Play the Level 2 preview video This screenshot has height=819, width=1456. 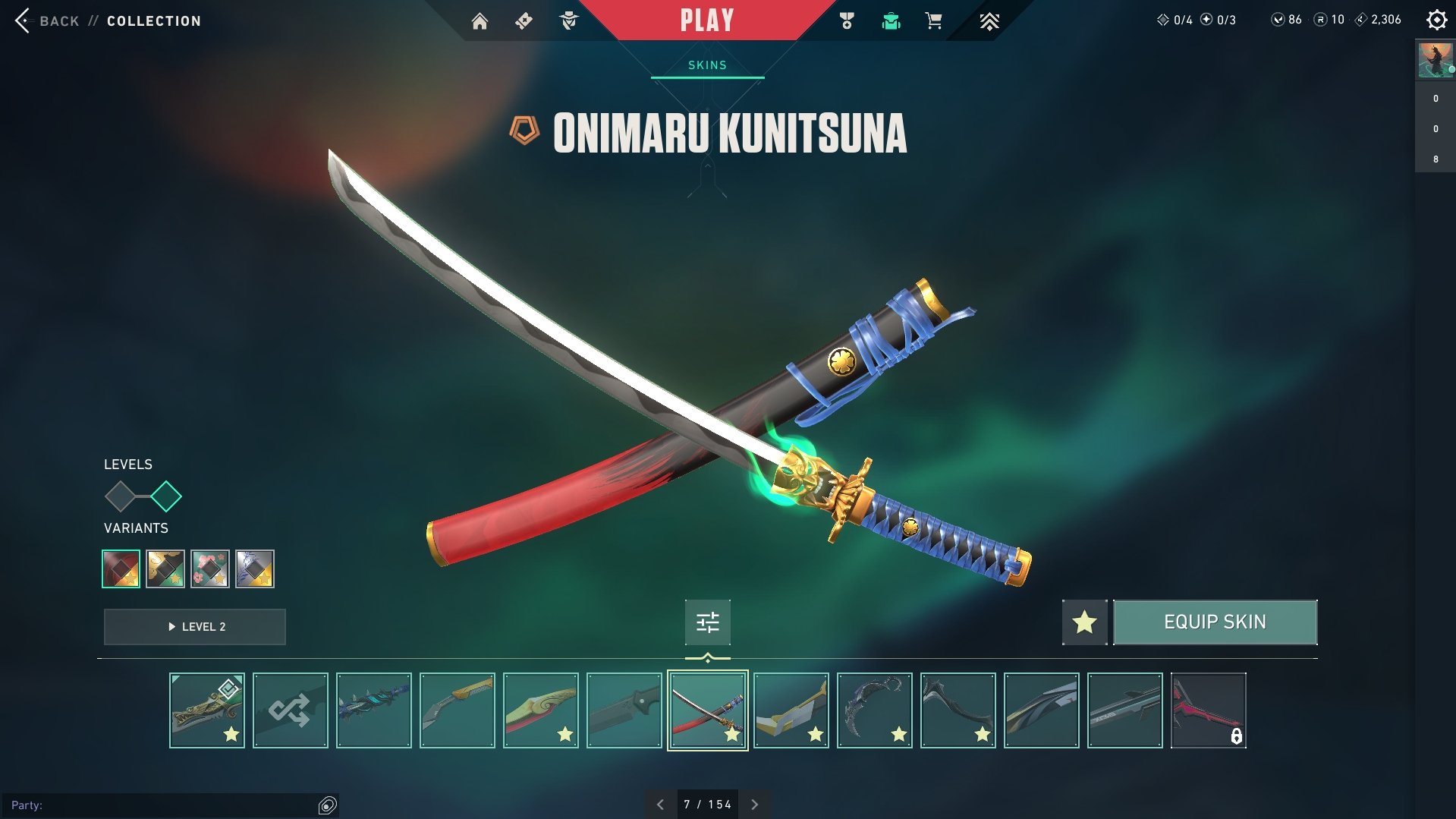[x=195, y=627]
